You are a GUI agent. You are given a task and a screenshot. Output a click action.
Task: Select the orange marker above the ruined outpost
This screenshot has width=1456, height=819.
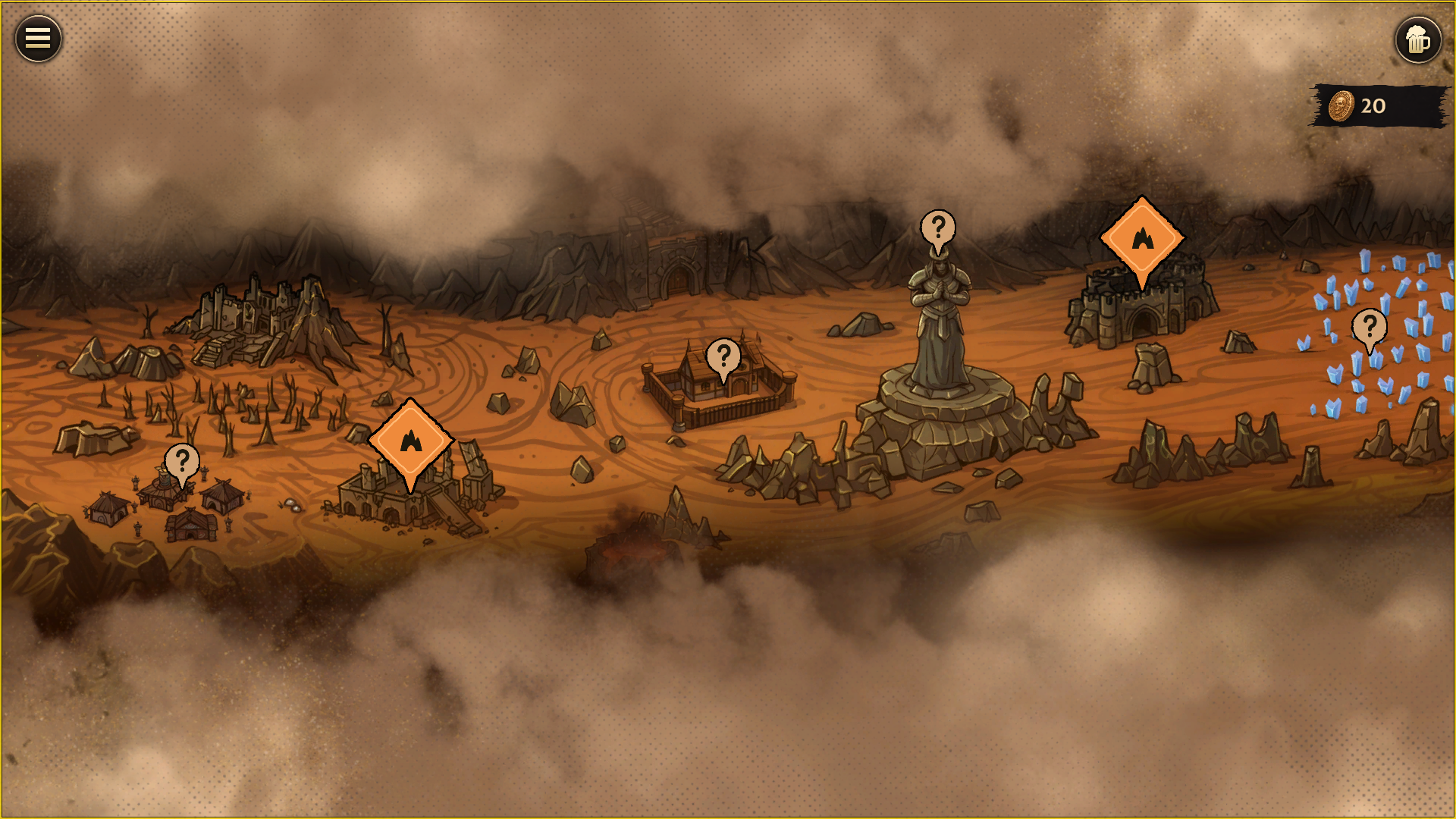coord(410,441)
